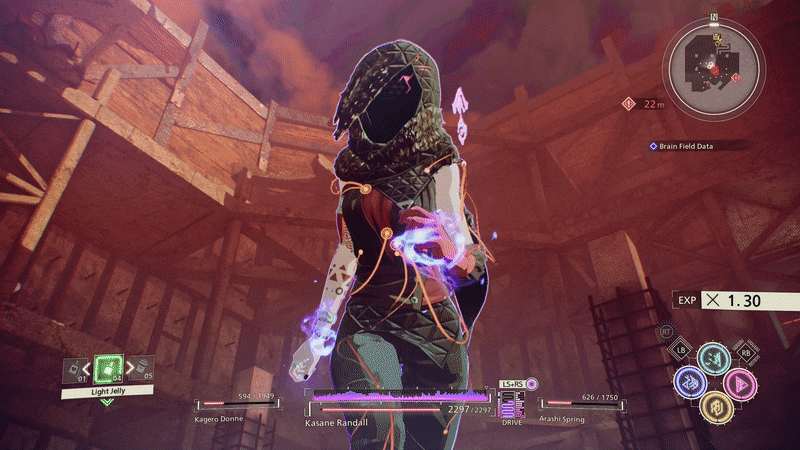Click the DRIVE gauge indicator

pos(512,405)
